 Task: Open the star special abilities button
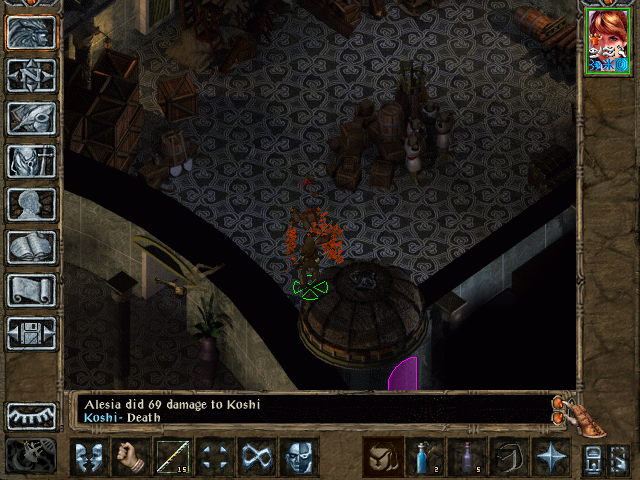(x=551, y=457)
